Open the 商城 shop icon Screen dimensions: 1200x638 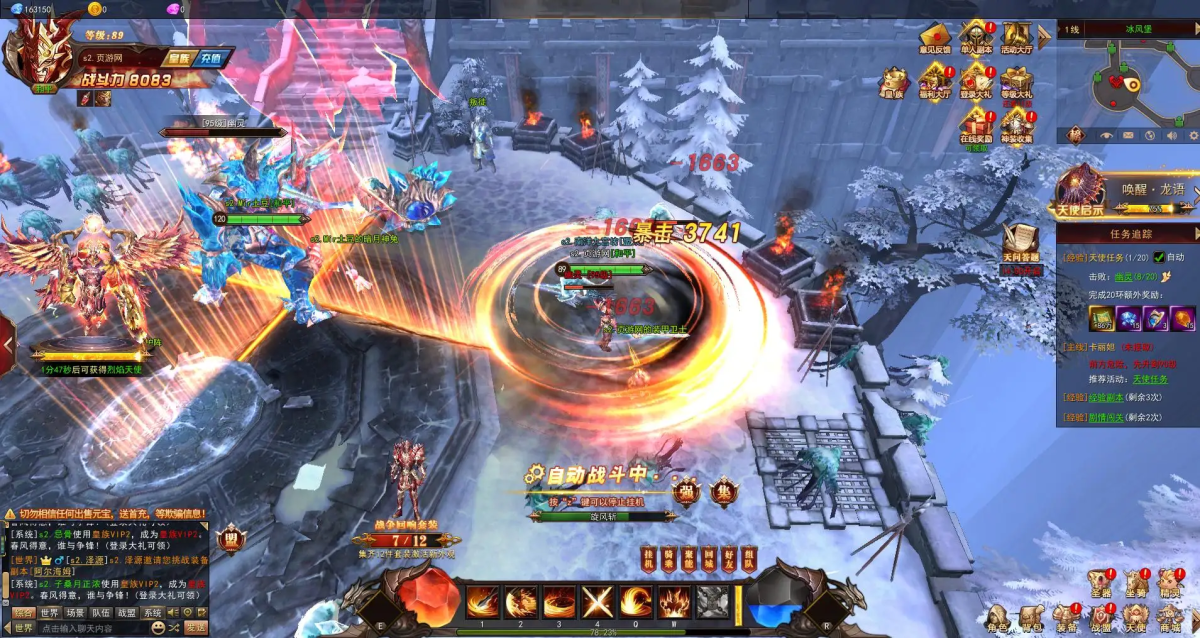1170,620
